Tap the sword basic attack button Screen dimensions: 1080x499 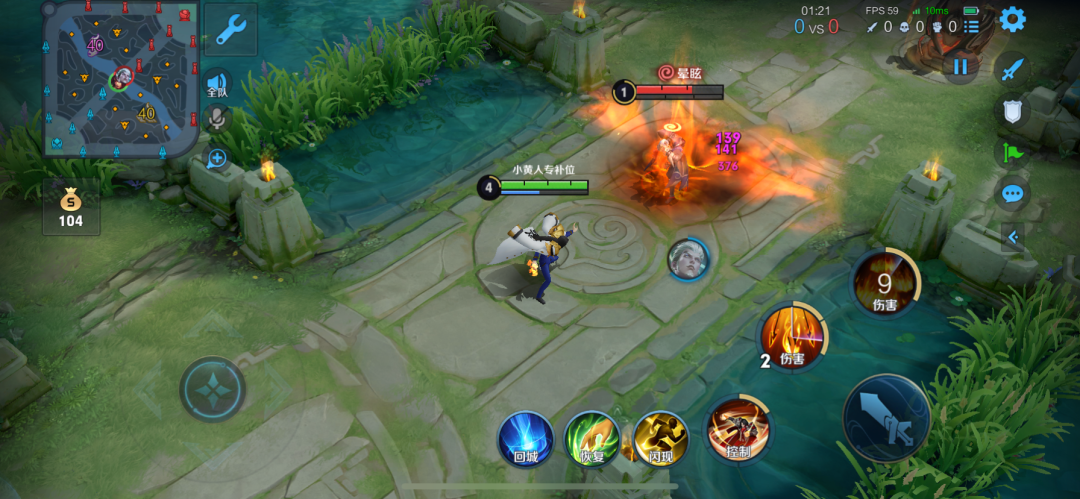(x=887, y=418)
